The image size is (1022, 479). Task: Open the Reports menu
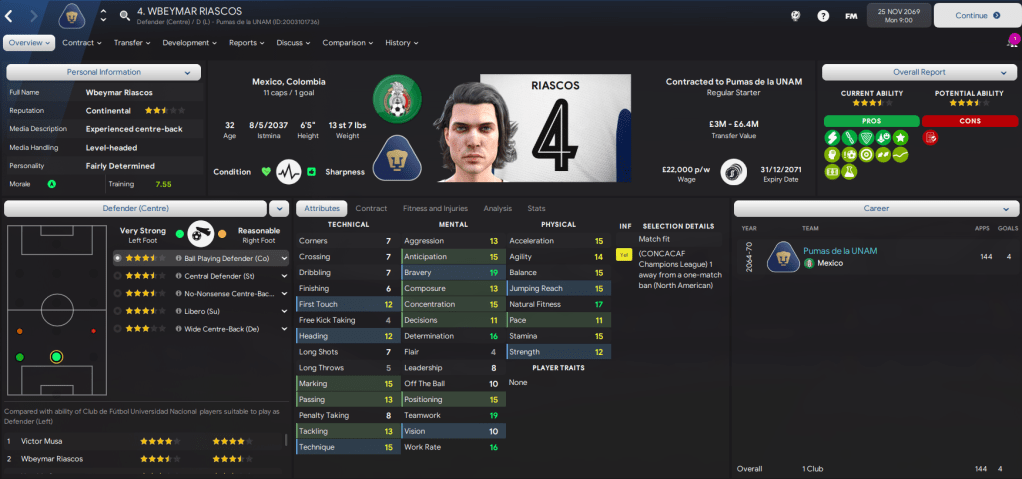[246, 43]
